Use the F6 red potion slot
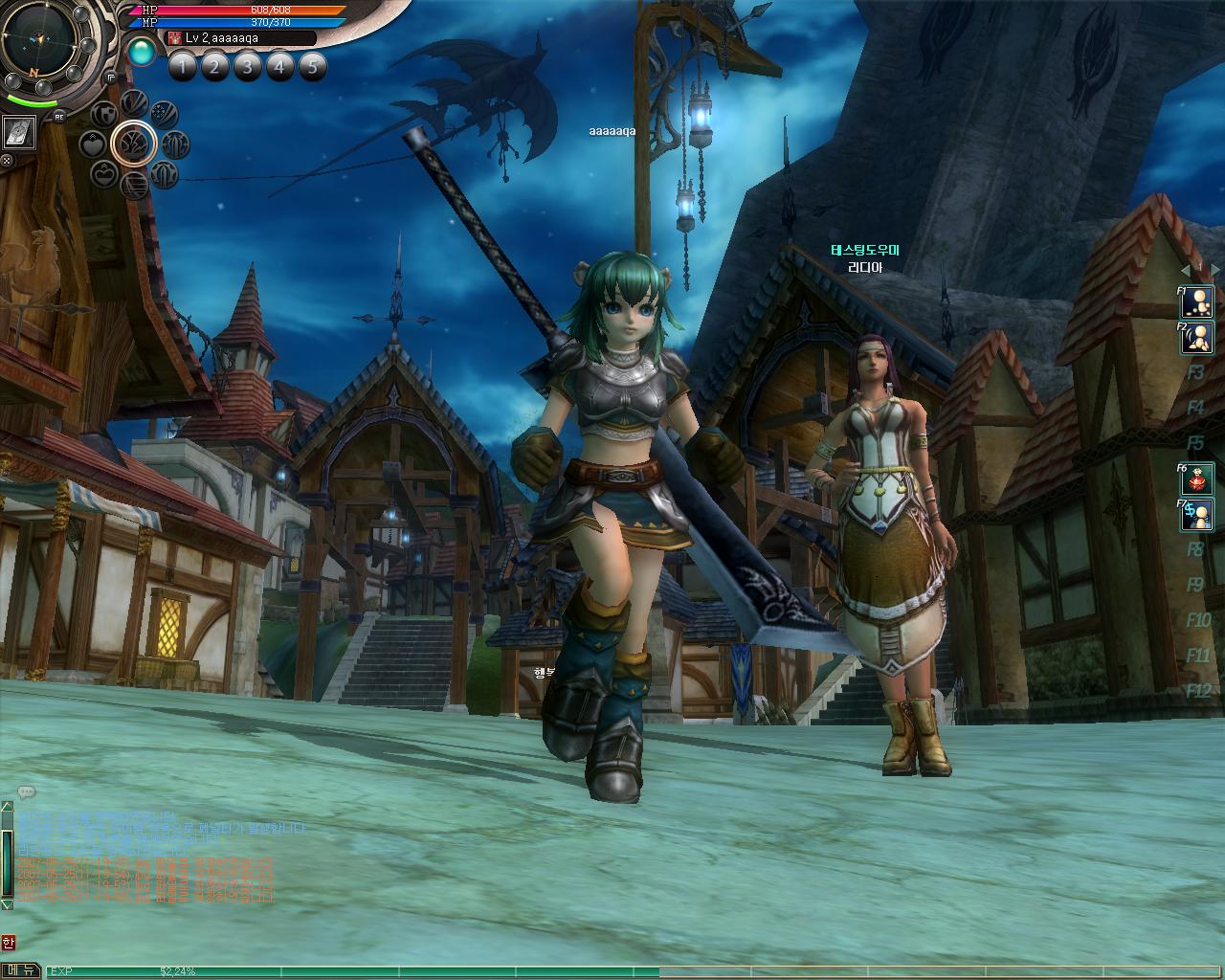1225x980 pixels. 1197,479
